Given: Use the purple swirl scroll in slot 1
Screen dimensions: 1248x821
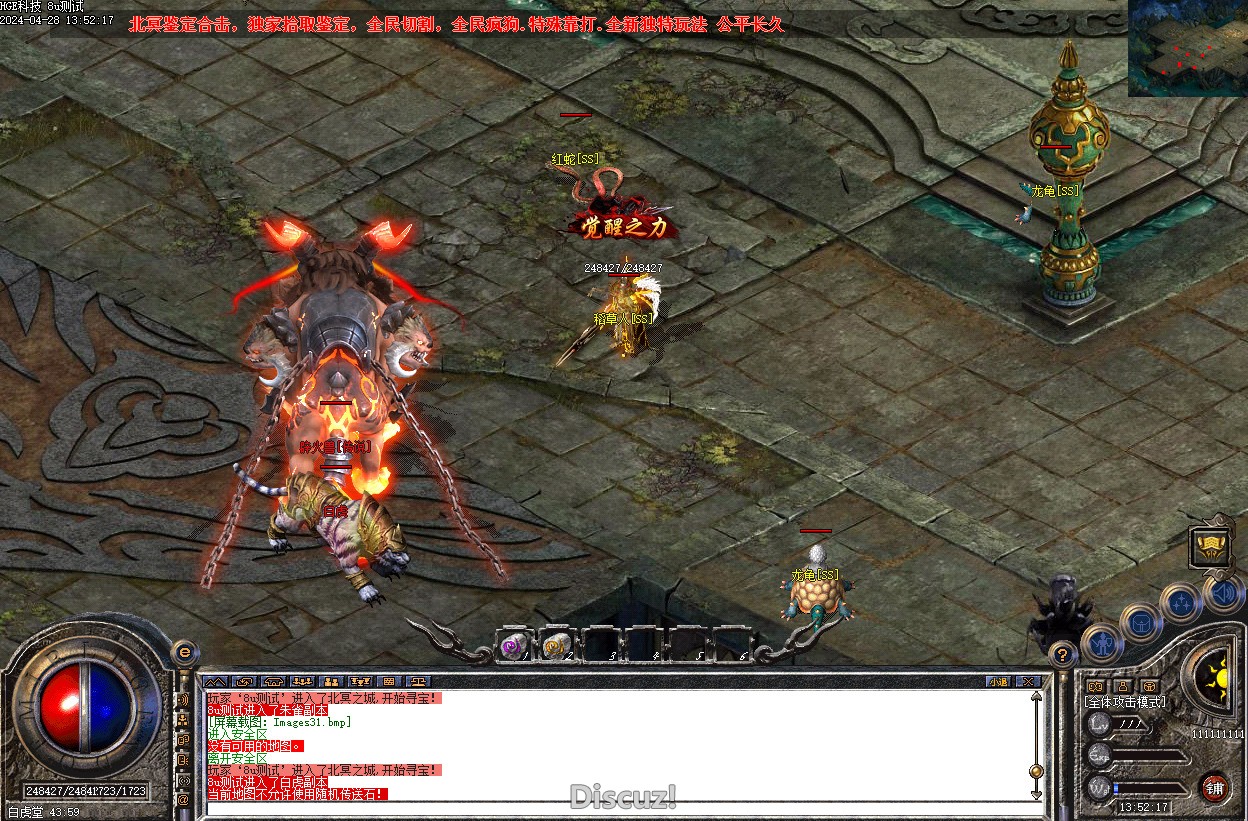Looking at the screenshot, I should tap(514, 646).
